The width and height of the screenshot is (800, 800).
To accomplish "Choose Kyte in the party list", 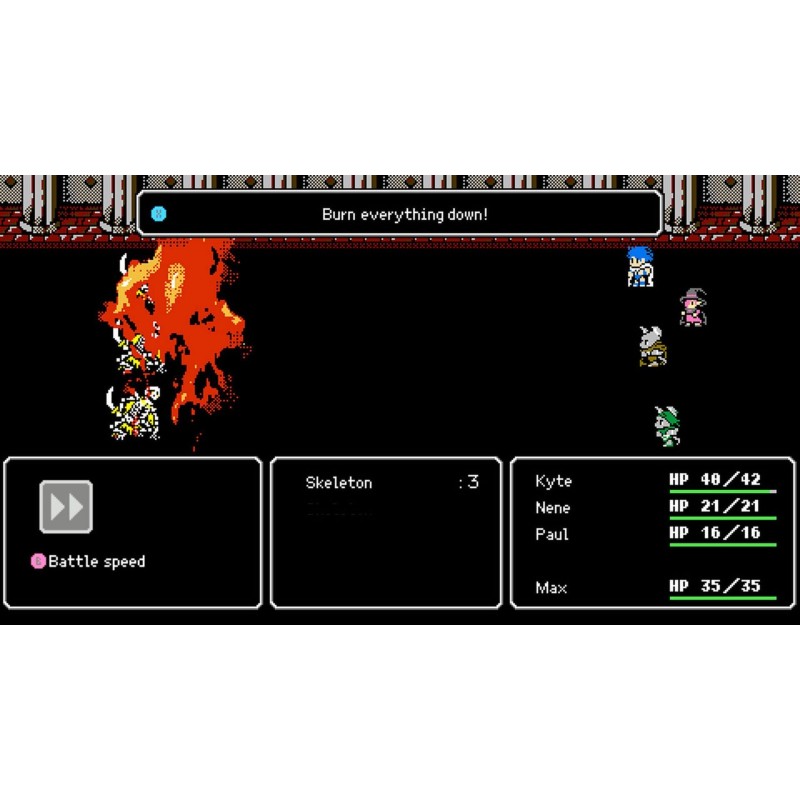I will tap(553, 481).
